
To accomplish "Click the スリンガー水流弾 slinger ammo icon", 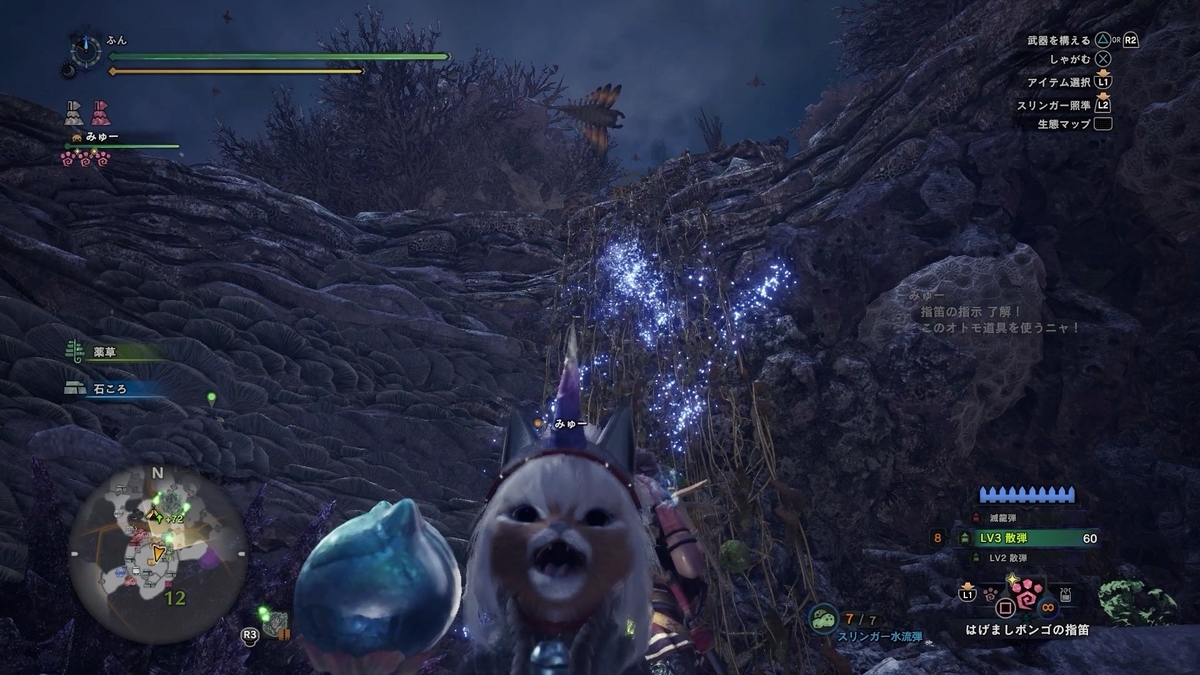I will pyautogui.click(x=823, y=615).
